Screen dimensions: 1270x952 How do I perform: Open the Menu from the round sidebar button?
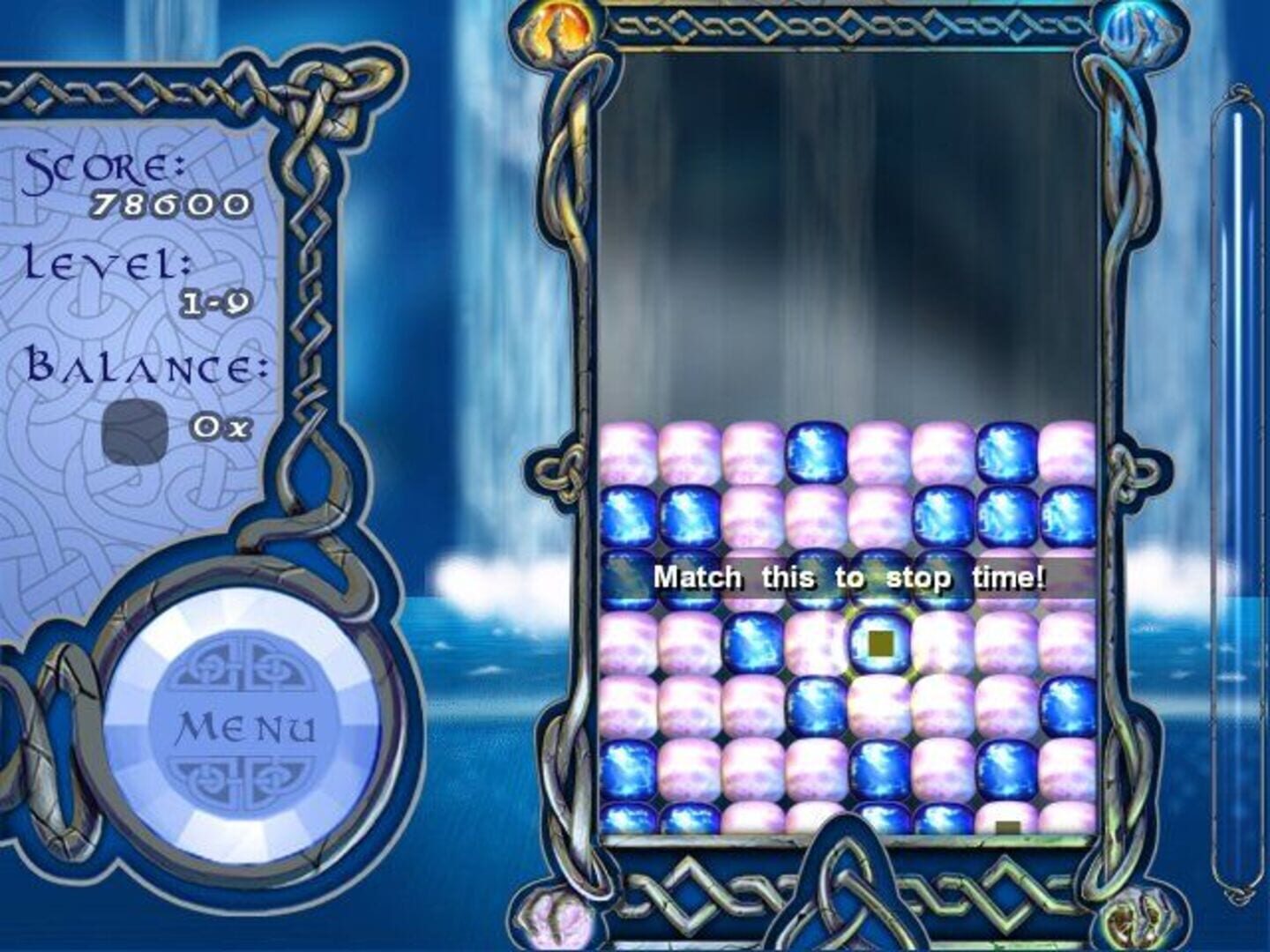click(248, 727)
